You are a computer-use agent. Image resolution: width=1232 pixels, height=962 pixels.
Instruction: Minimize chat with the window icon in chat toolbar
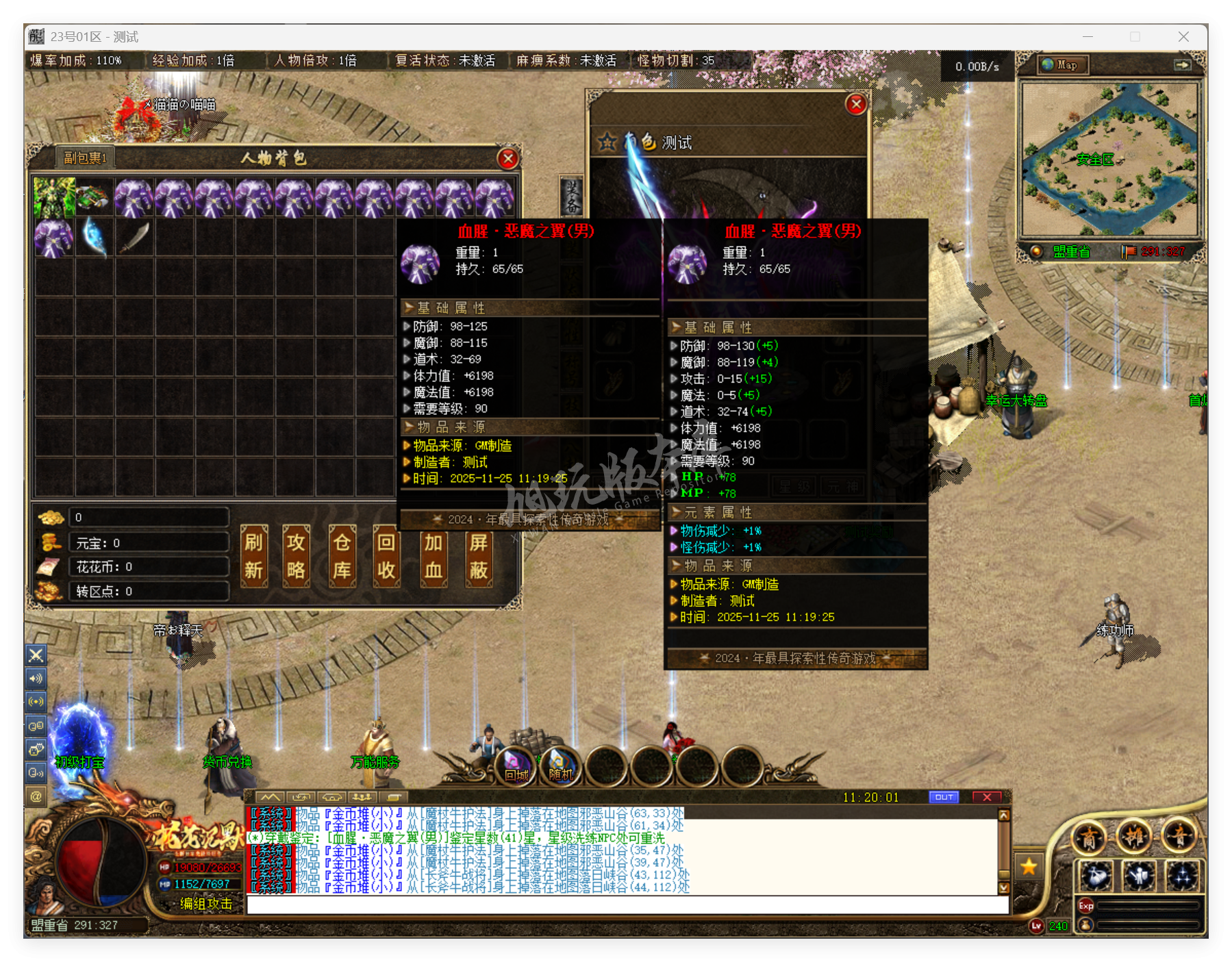[392, 796]
